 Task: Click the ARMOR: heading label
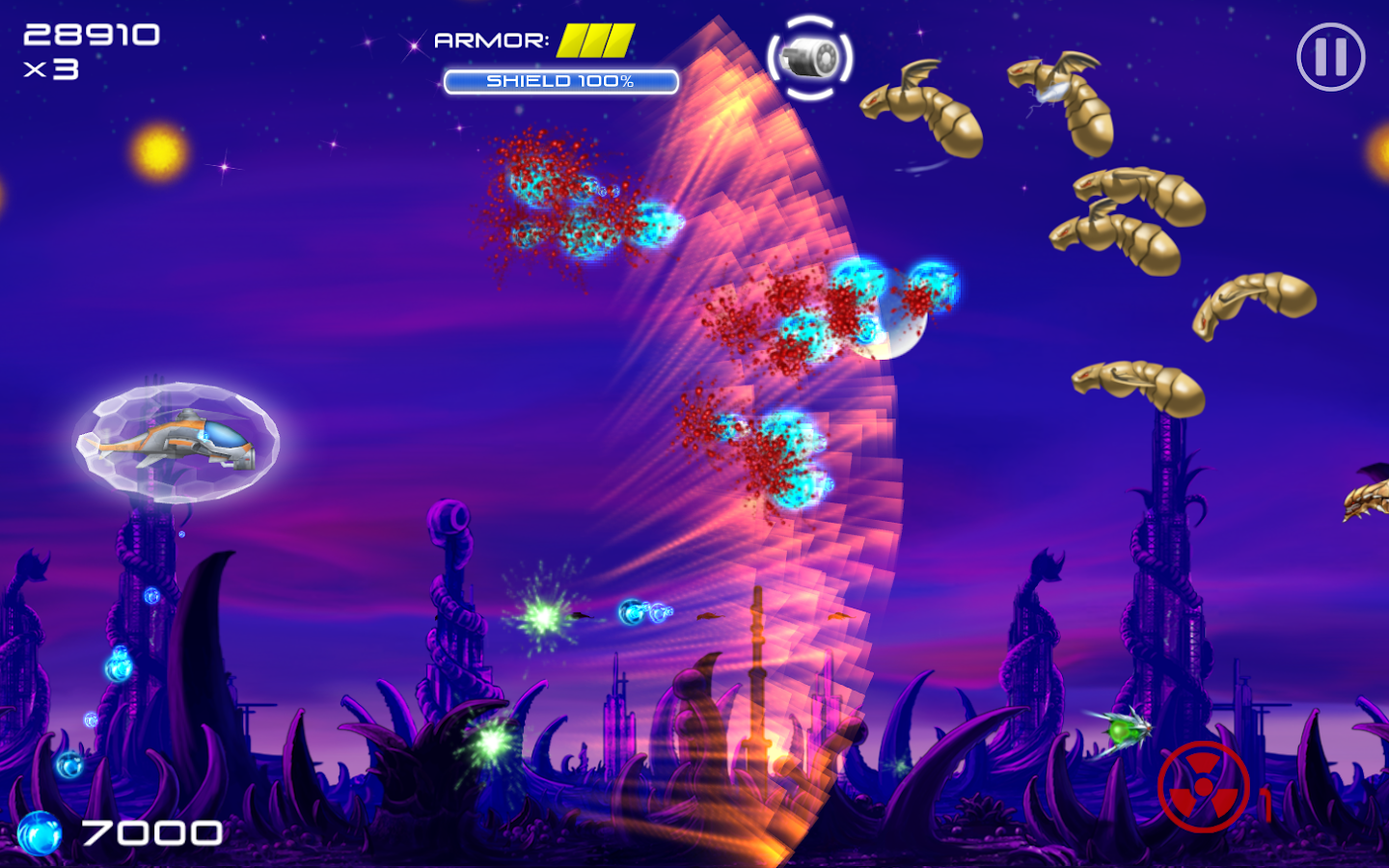pyautogui.click(x=494, y=42)
